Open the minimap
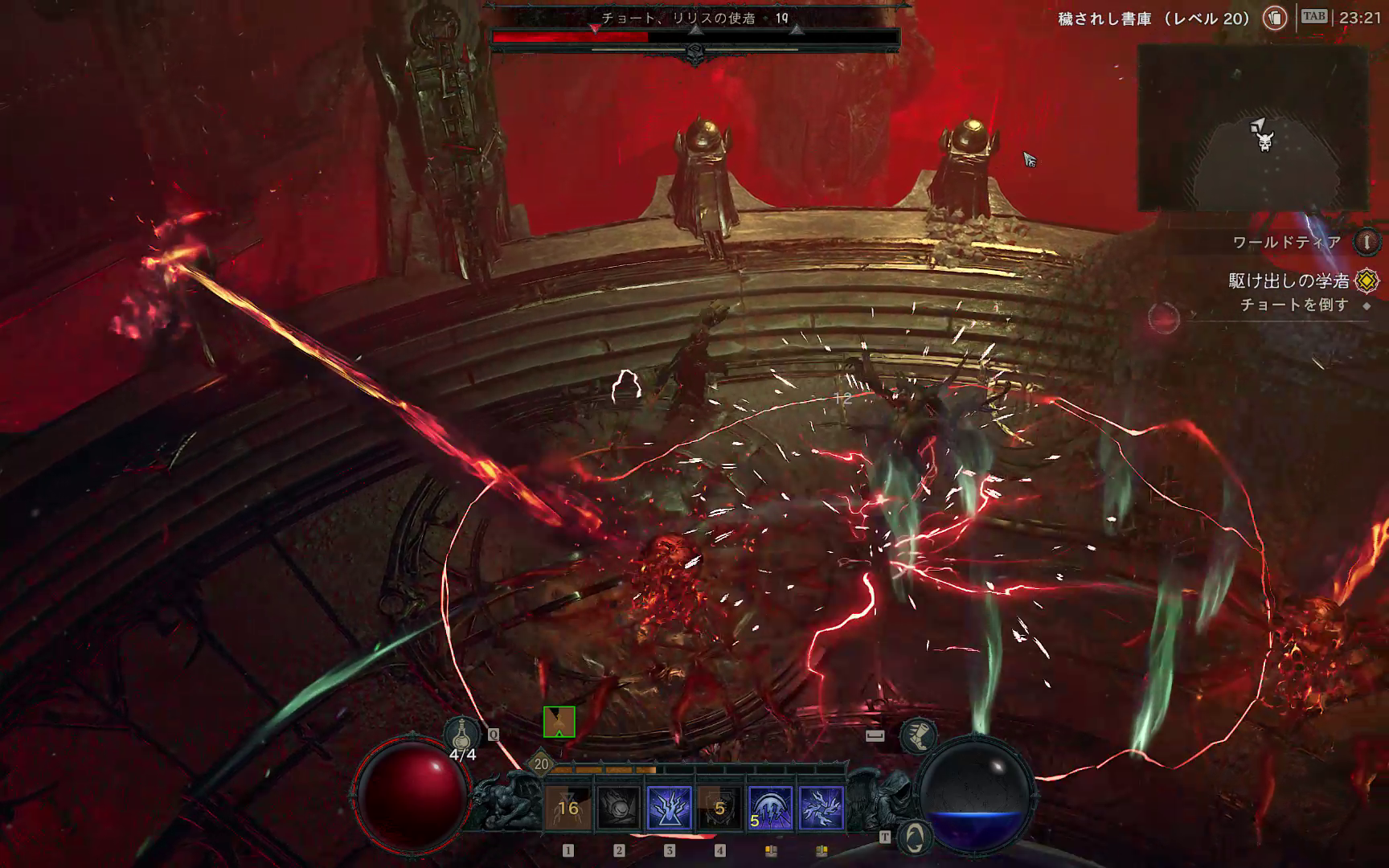This screenshot has height=868, width=1389. 1253,127
